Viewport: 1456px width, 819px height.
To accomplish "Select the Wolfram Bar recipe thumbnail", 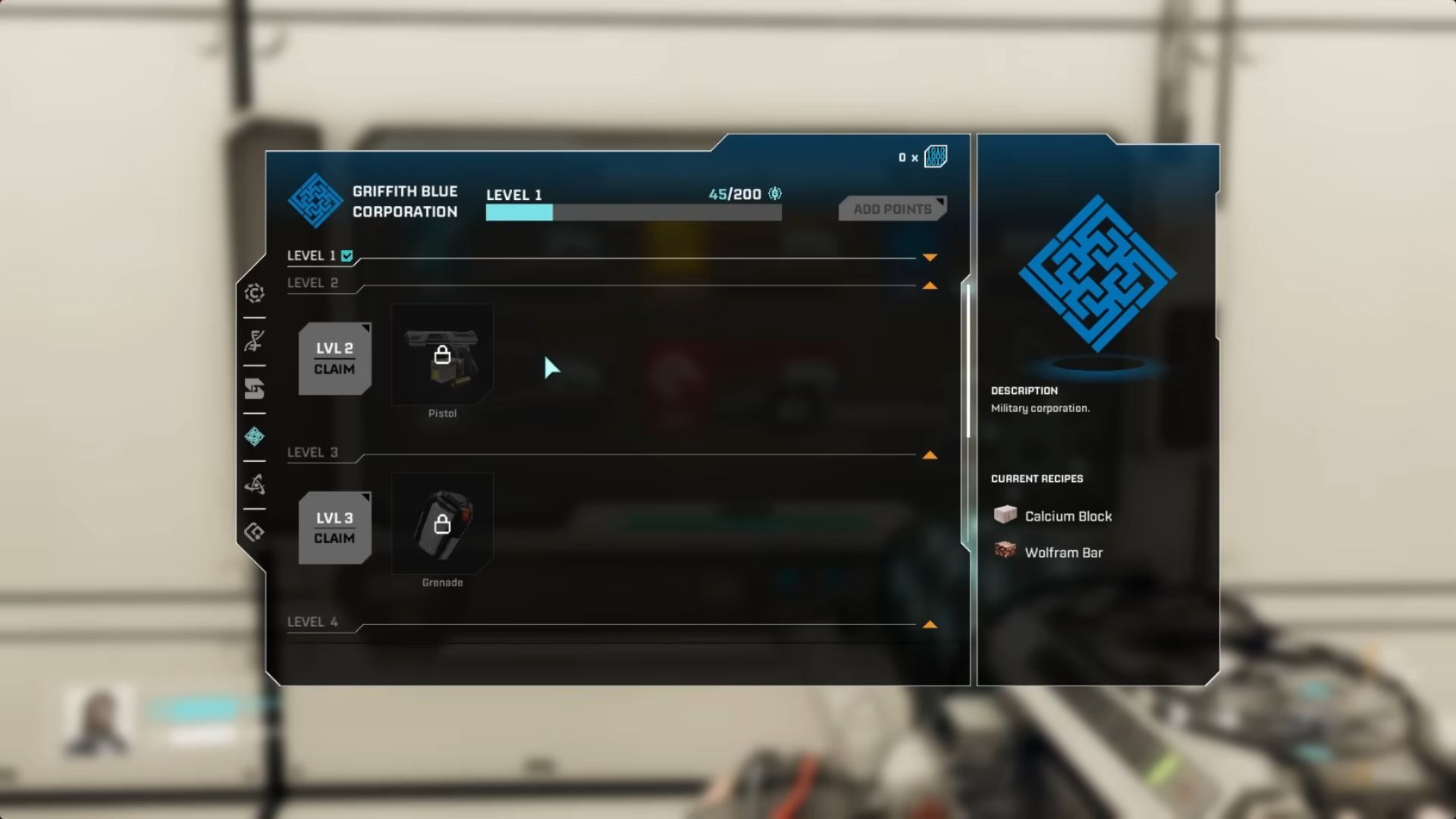I will point(1005,552).
